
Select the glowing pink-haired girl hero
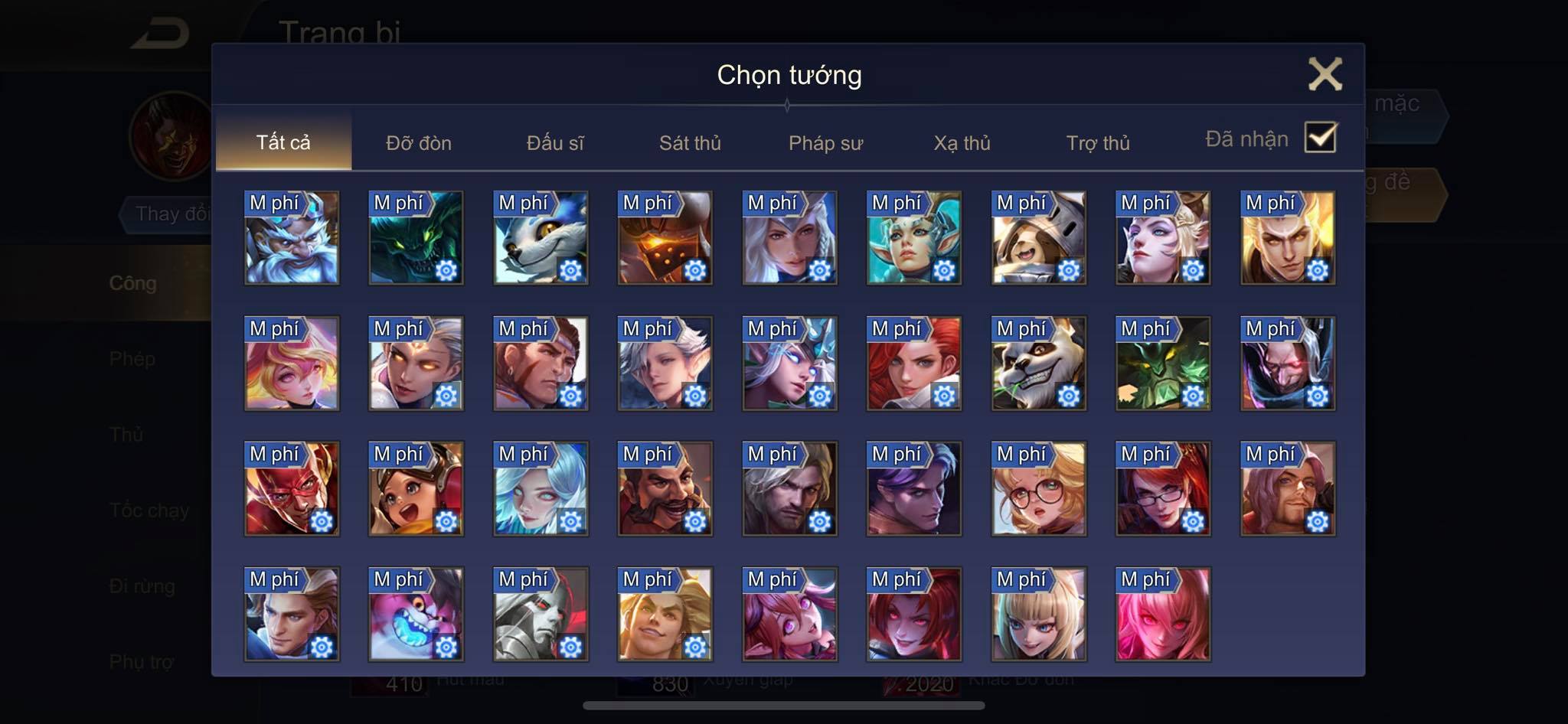pos(1163,614)
